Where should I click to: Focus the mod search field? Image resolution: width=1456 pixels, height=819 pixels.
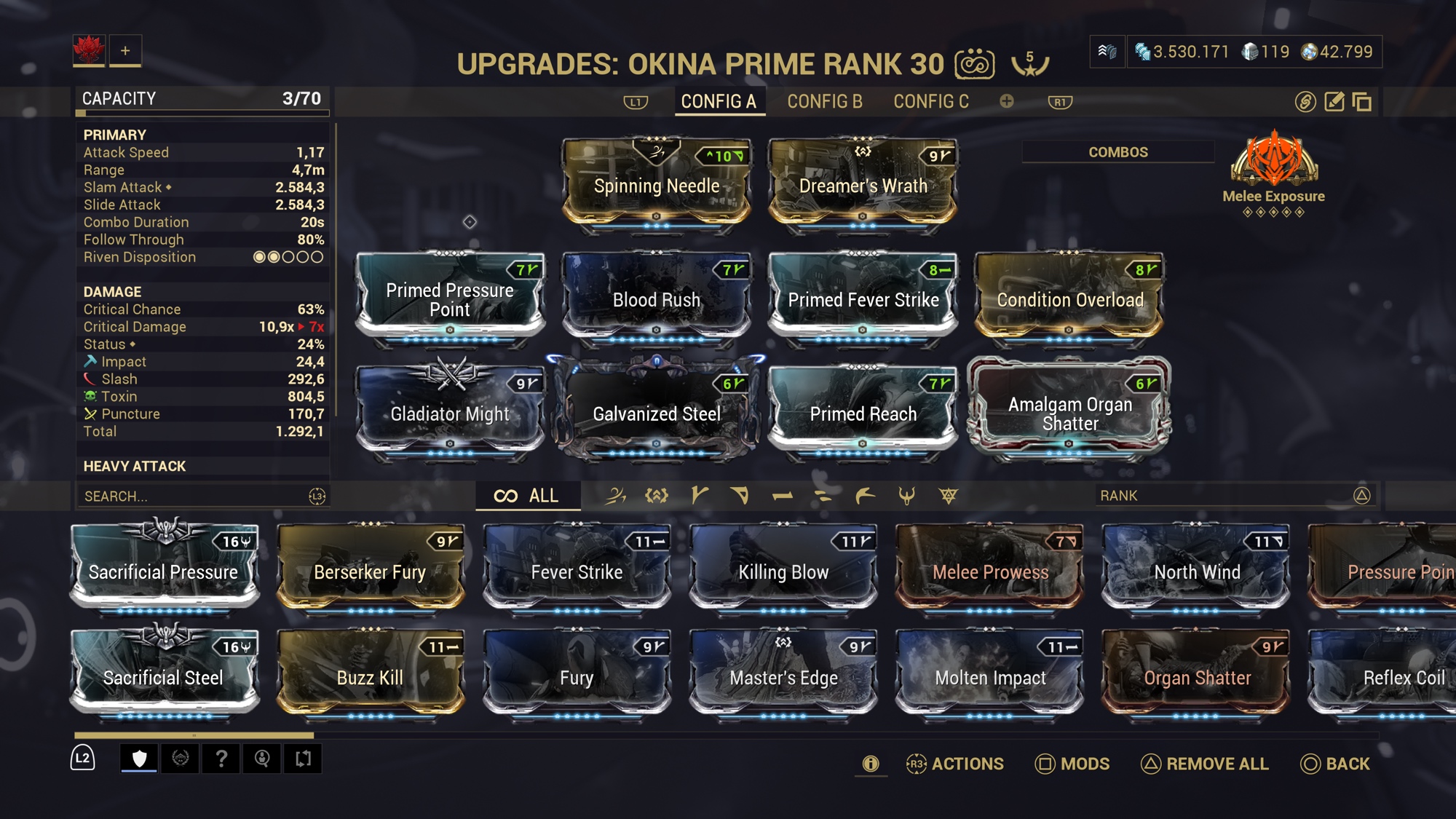click(193, 496)
